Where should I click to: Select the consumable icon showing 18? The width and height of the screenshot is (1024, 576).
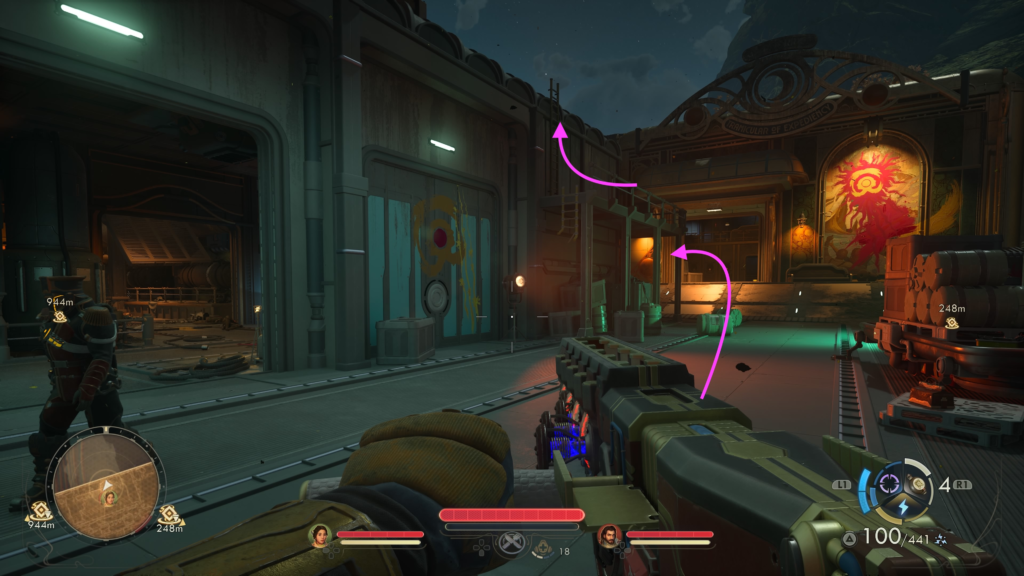(543, 547)
